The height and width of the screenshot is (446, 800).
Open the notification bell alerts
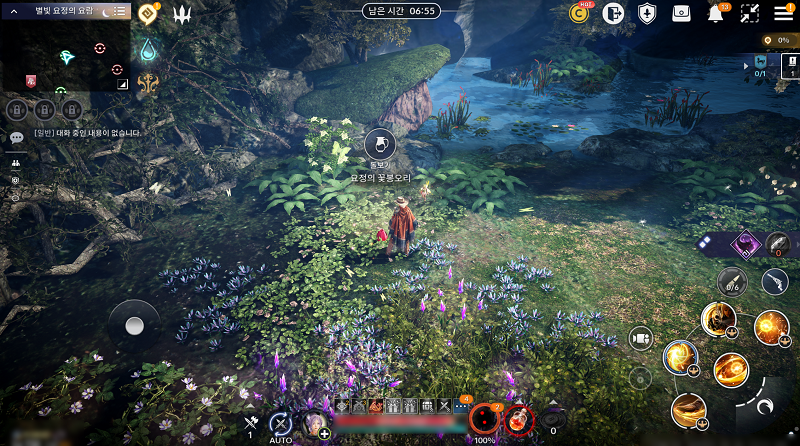(716, 13)
